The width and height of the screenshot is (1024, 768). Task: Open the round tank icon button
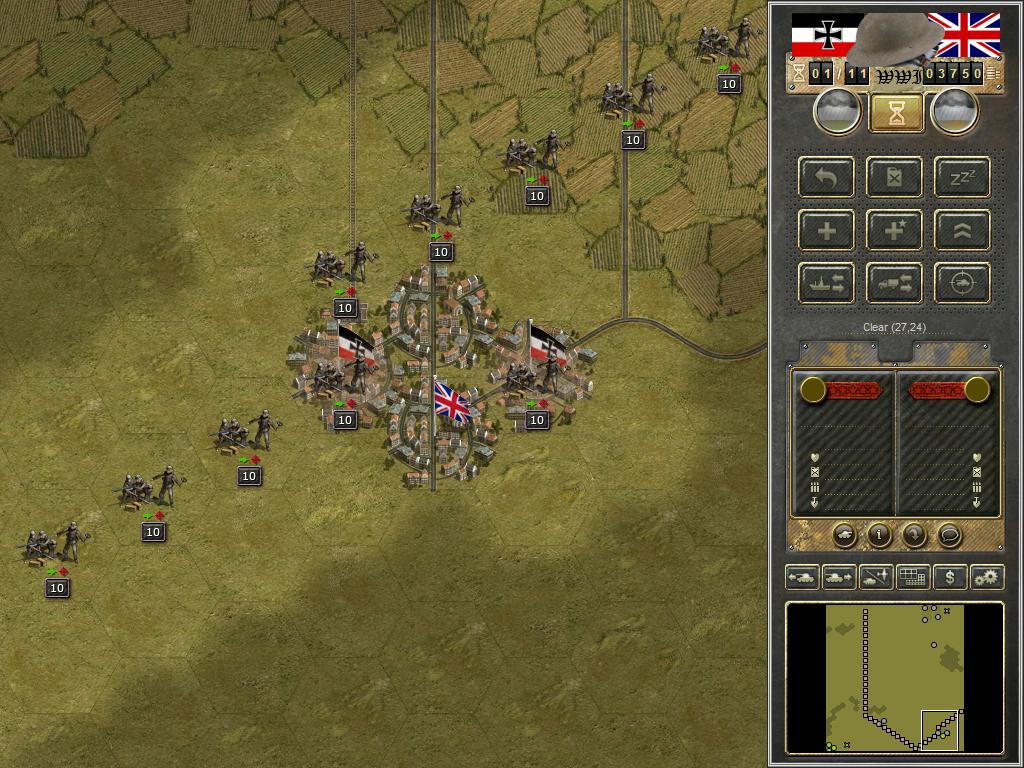click(844, 536)
